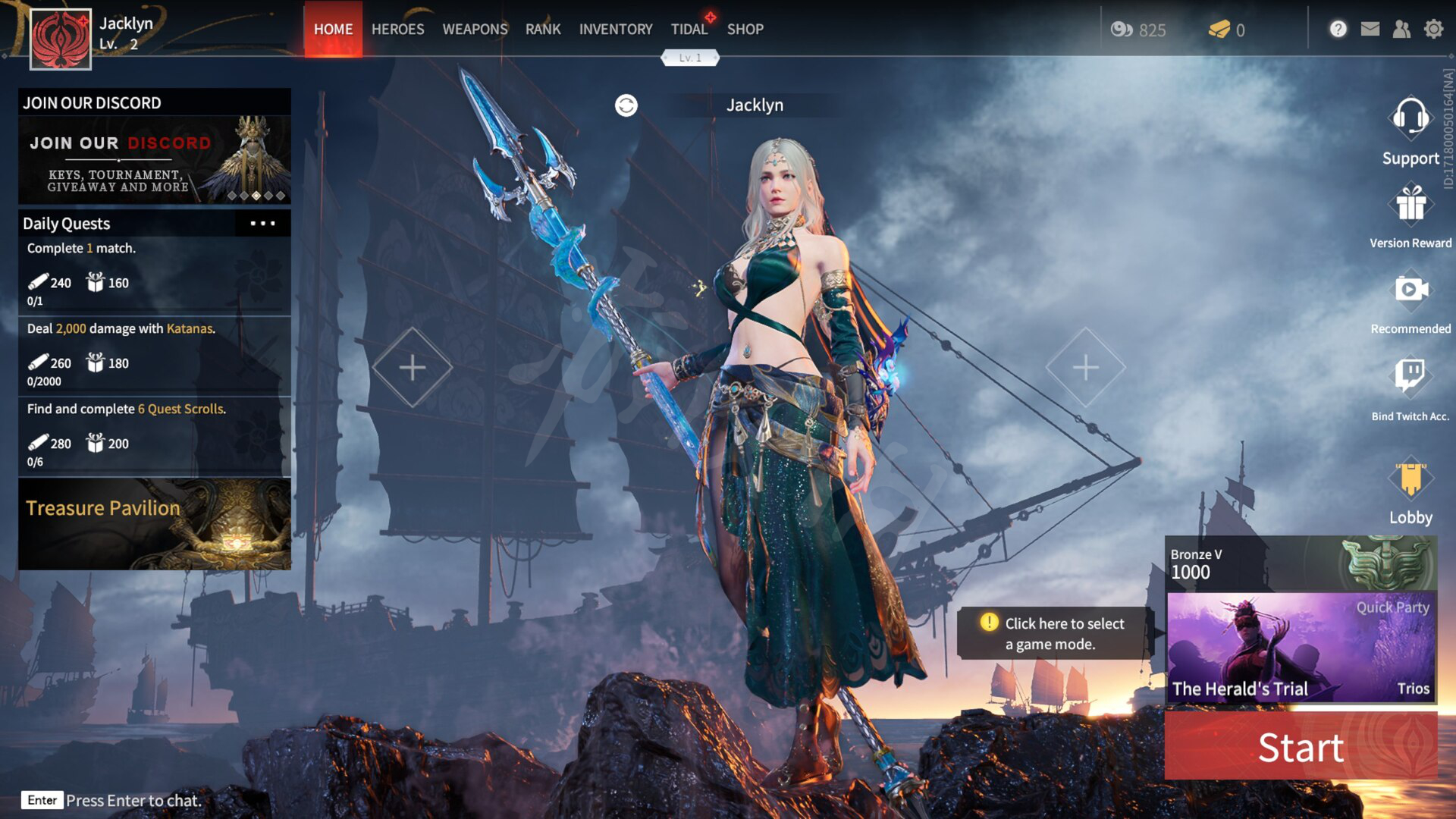Screen dimensions: 1456x819
Task: Bind Twitch account icon
Action: click(x=1410, y=375)
